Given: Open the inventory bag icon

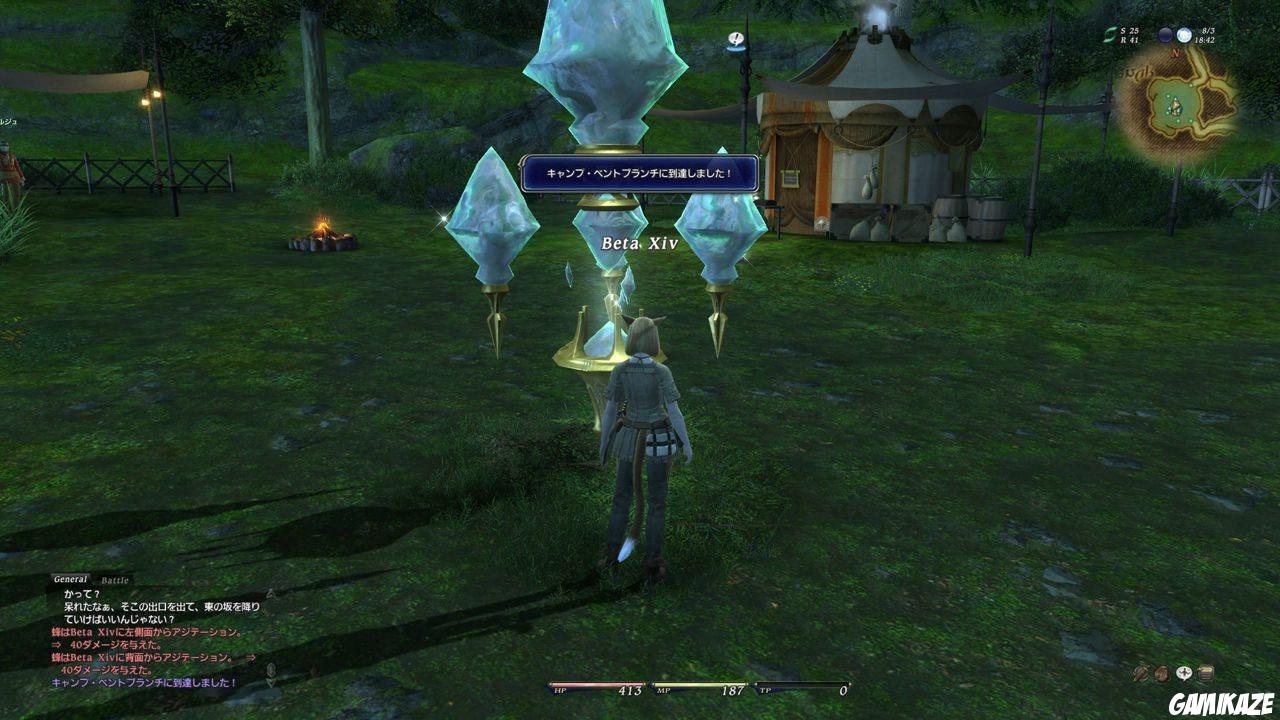Looking at the screenshot, I should pyautogui.click(x=1162, y=672).
